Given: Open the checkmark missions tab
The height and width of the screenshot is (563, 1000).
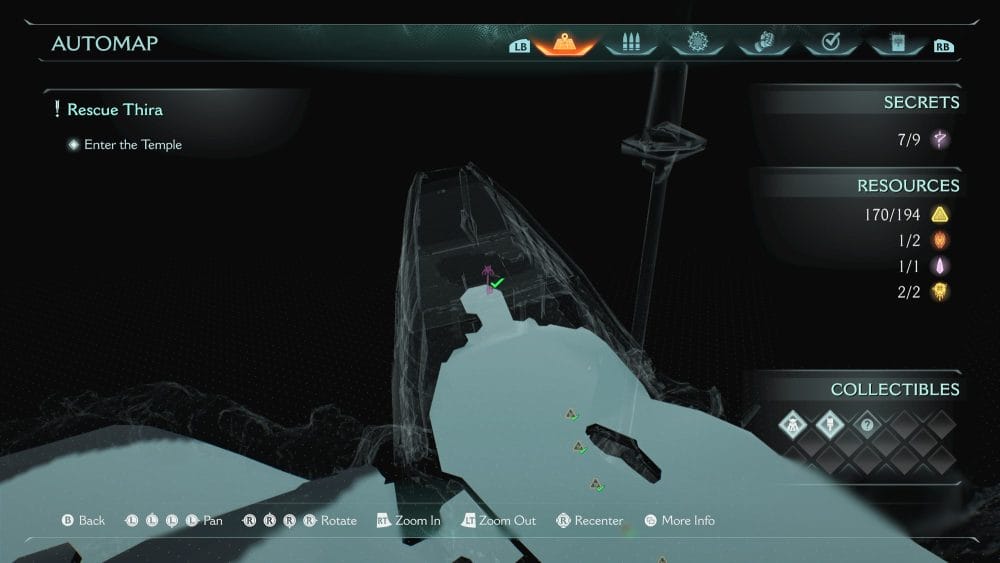Looking at the screenshot, I should pyautogui.click(x=829, y=44).
